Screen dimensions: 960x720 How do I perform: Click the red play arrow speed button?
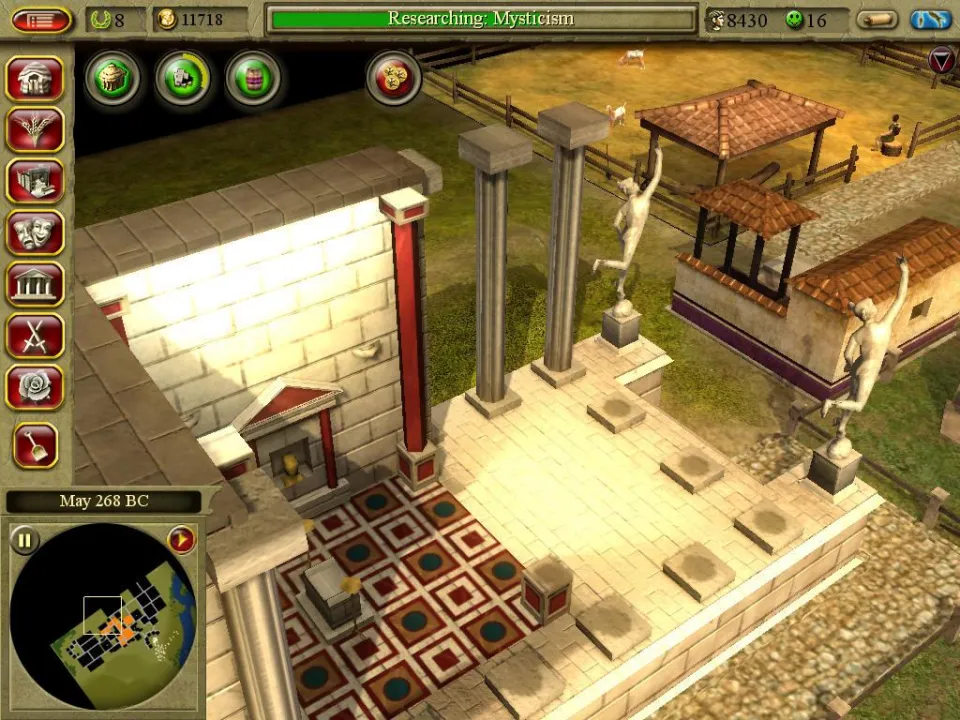tap(181, 541)
